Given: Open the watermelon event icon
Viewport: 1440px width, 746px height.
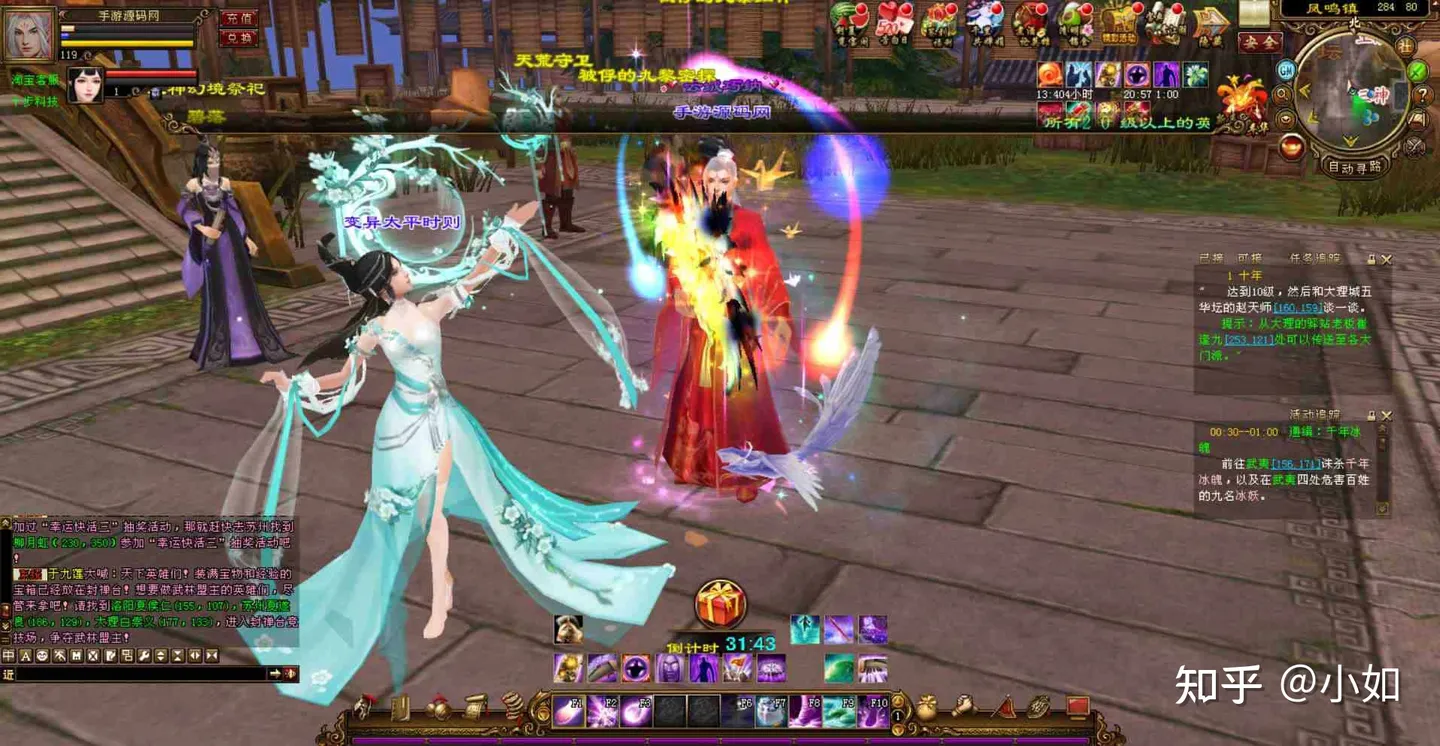Looking at the screenshot, I should (851, 23).
